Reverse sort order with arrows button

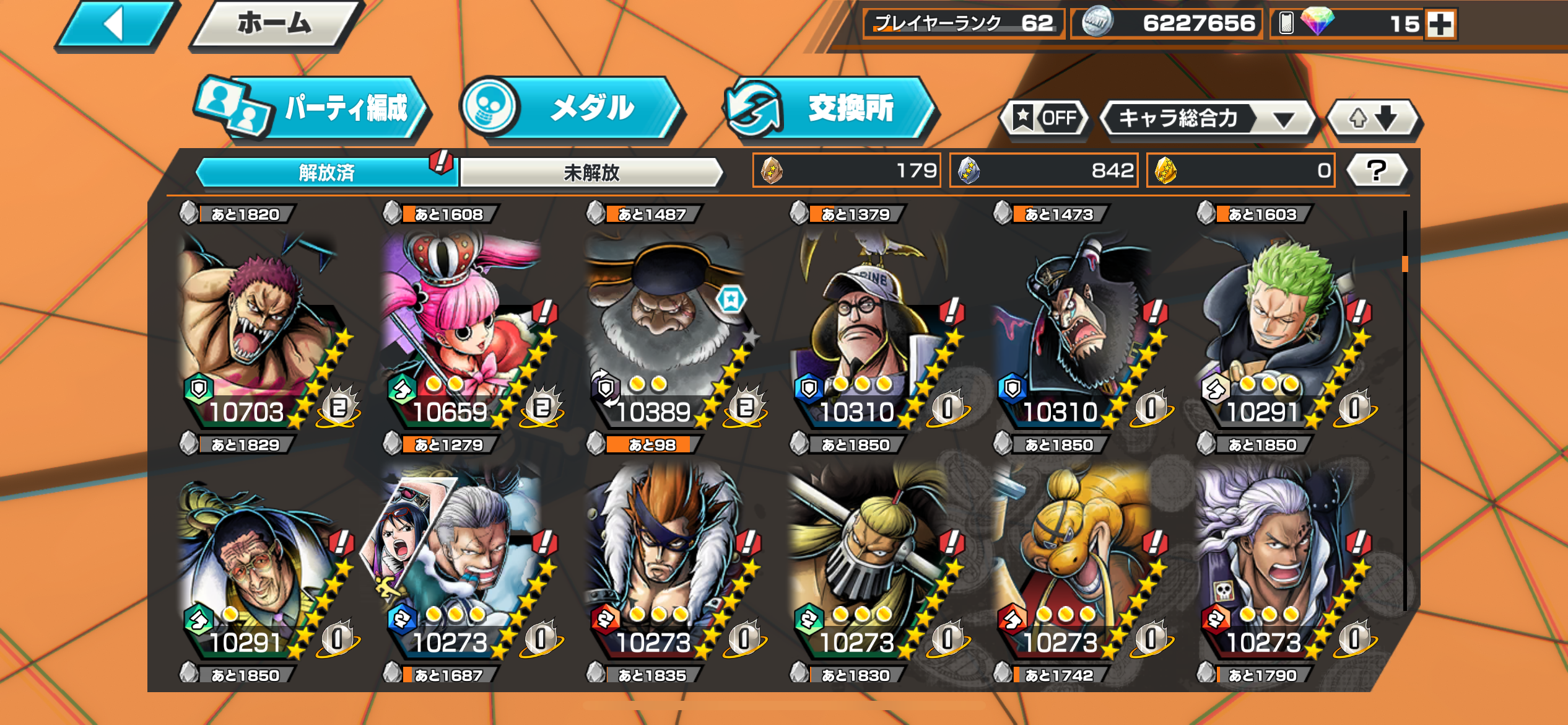tap(1374, 118)
